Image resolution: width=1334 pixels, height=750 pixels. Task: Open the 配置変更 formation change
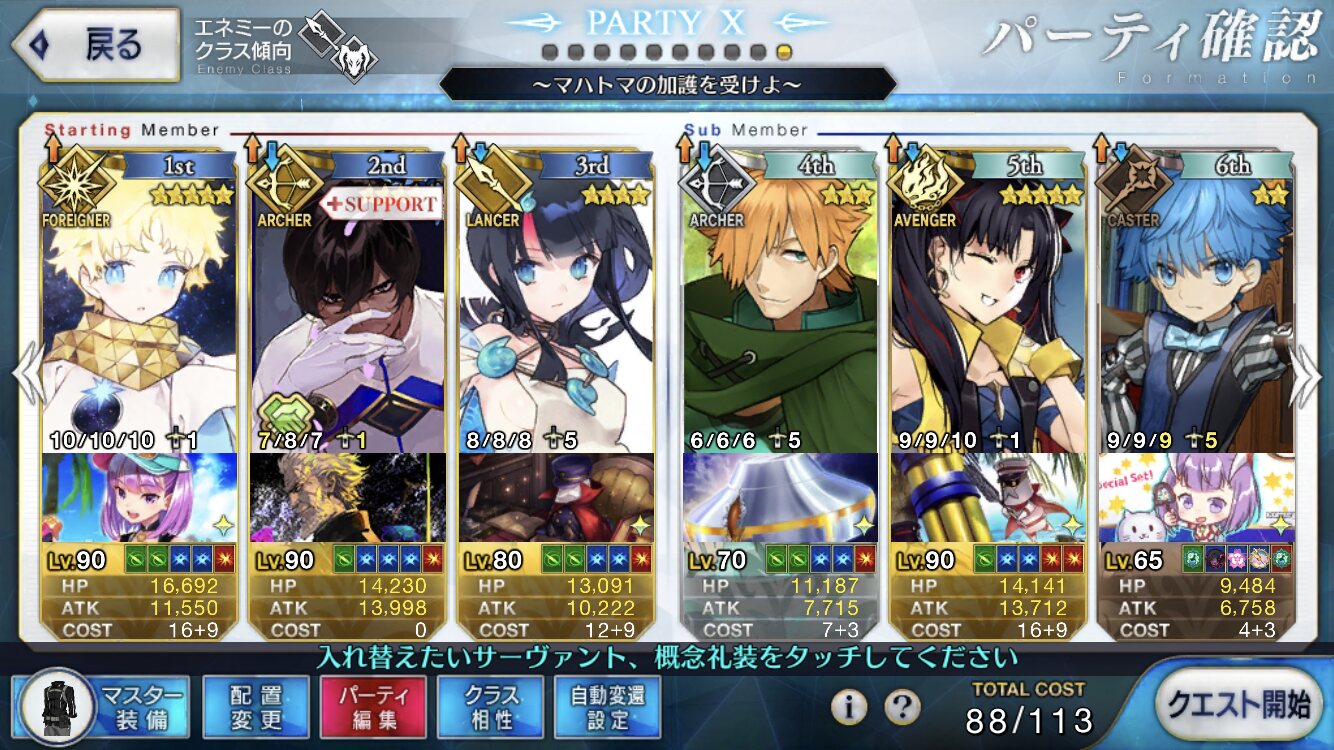tap(255, 708)
